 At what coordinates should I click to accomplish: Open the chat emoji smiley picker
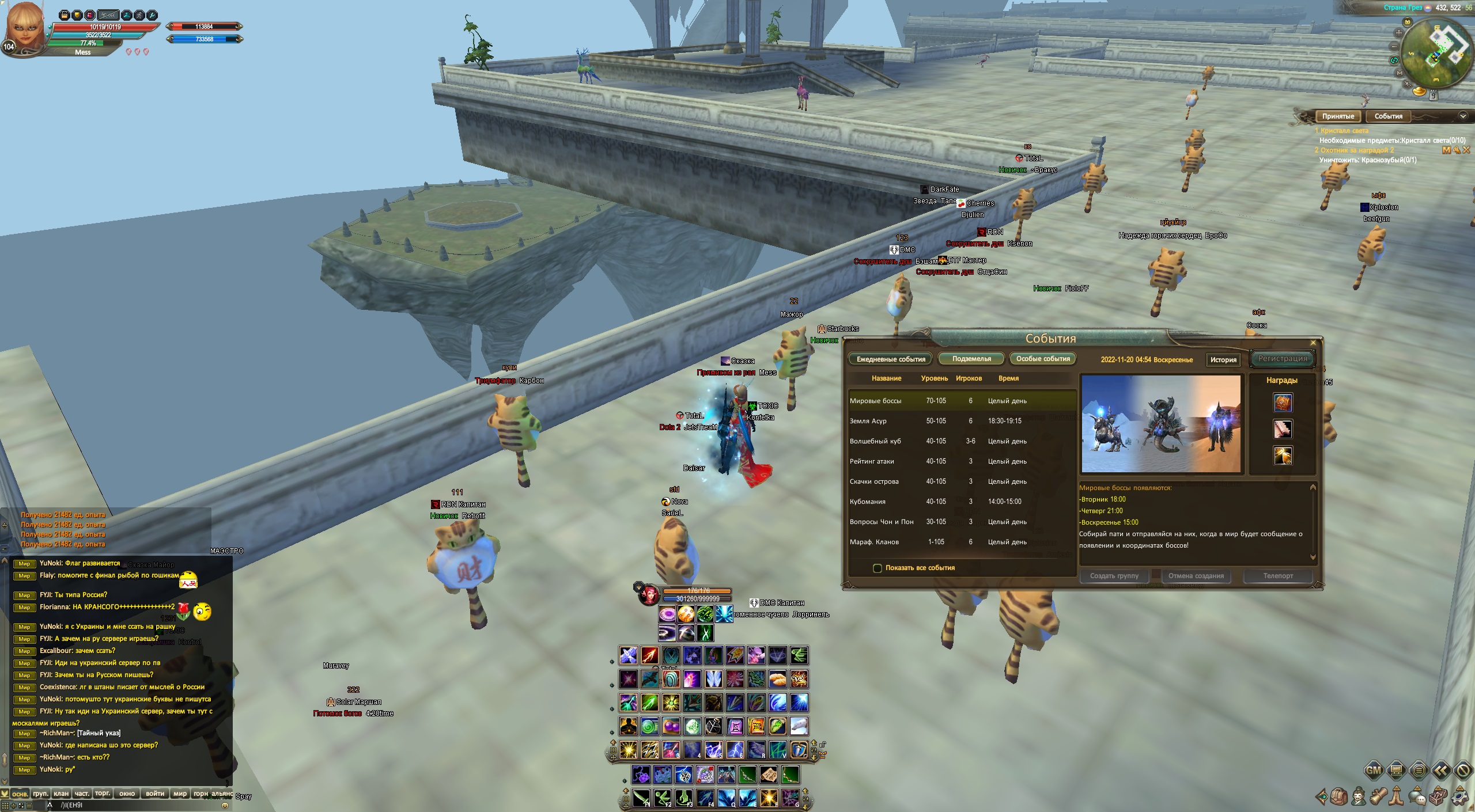(x=225, y=805)
